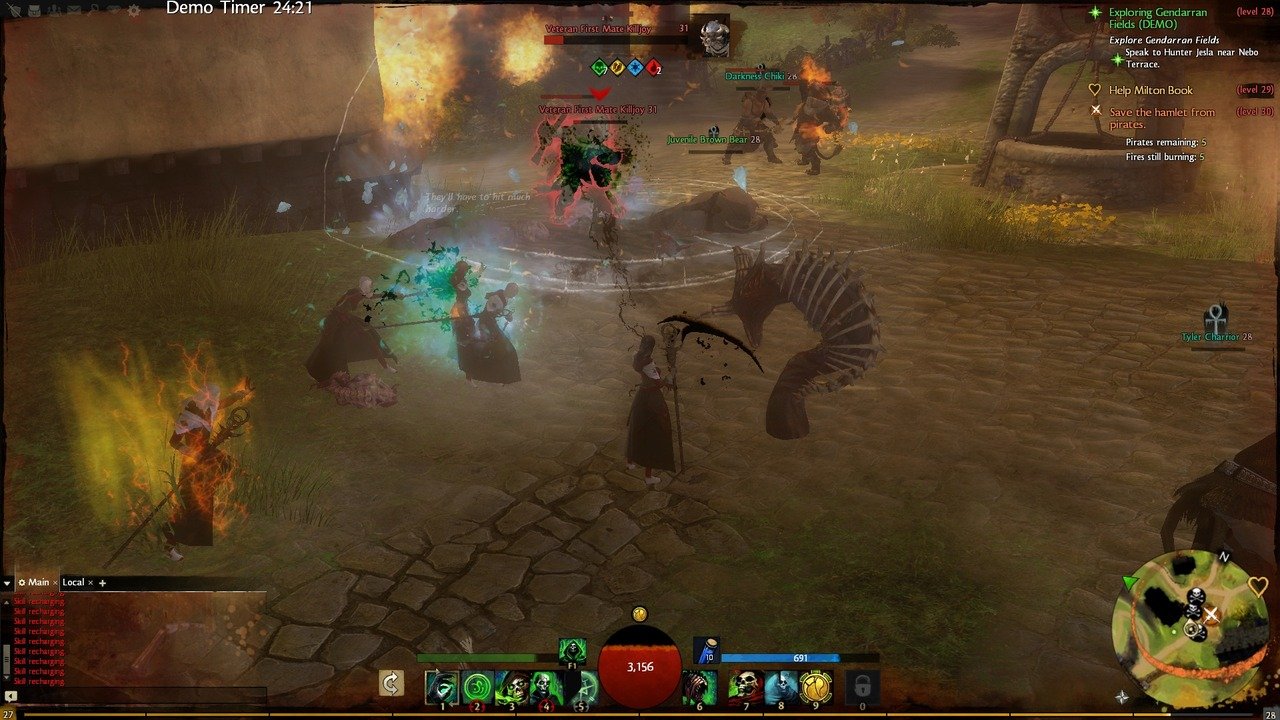Open the chat options dropdown arrow
The width and height of the screenshot is (1280, 720).
click(8, 582)
